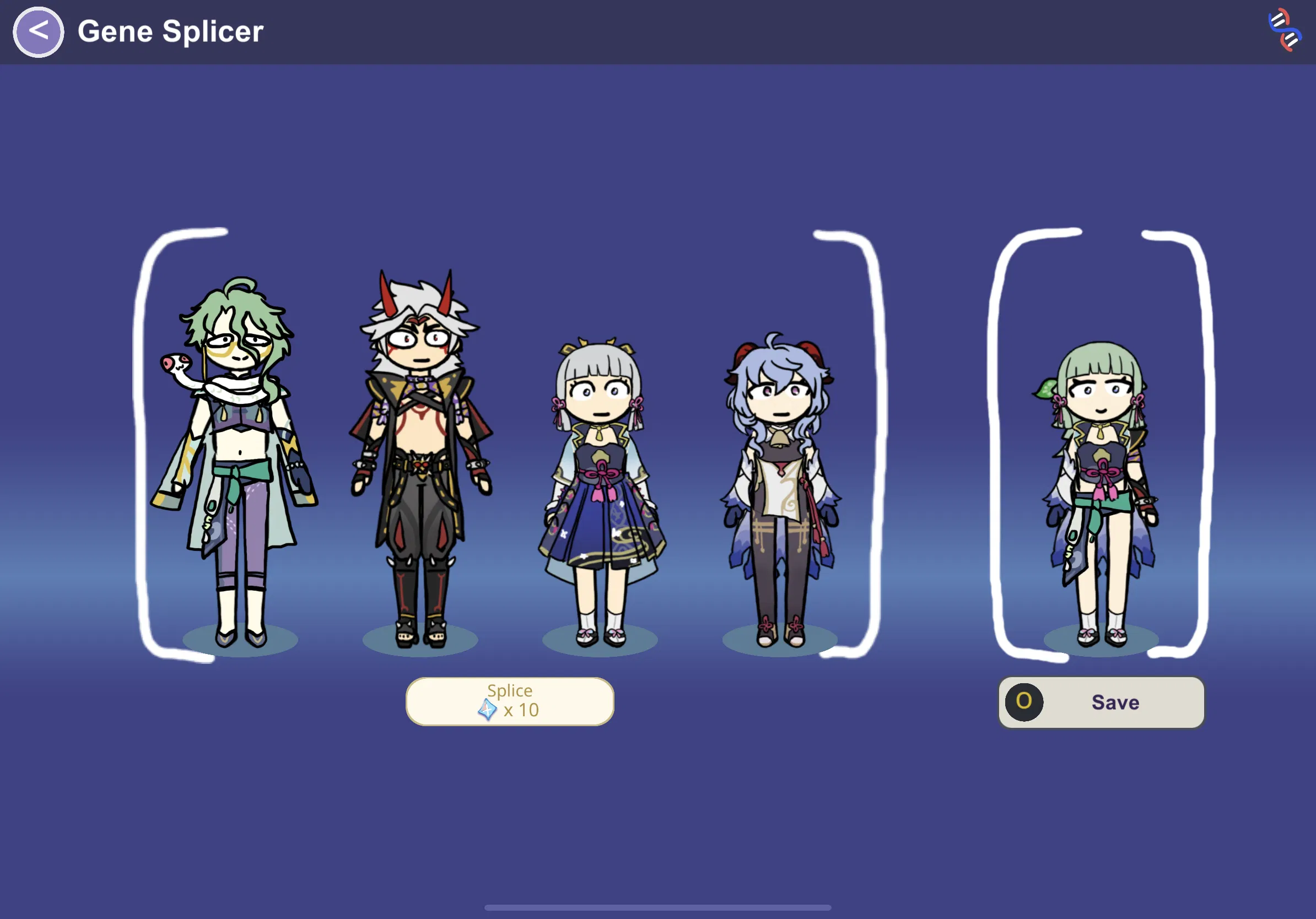Click the back arrow beside Gene Splicer
The width and height of the screenshot is (1316, 919).
click(x=38, y=30)
